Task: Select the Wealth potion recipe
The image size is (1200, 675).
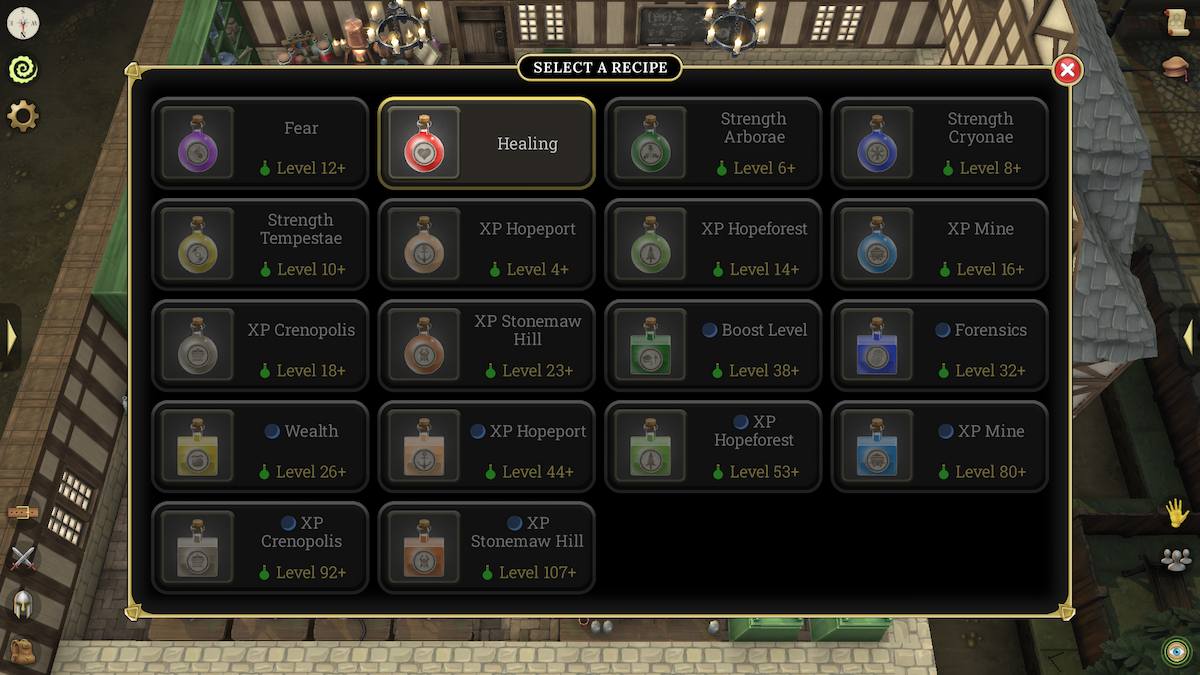Action: coord(260,447)
